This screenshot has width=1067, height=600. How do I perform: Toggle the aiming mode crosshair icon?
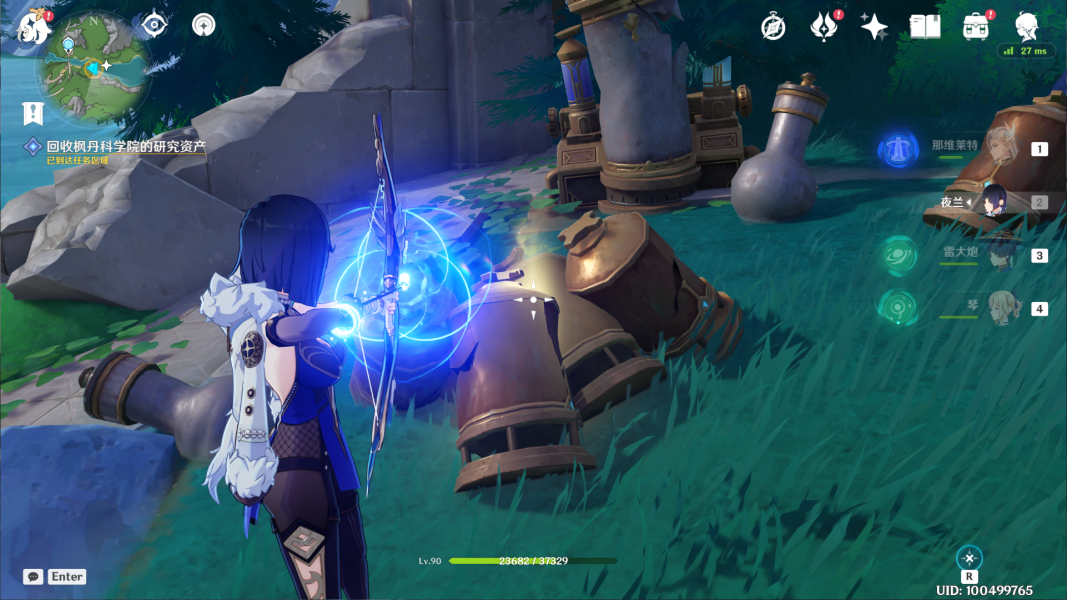[x=969, y=558]
